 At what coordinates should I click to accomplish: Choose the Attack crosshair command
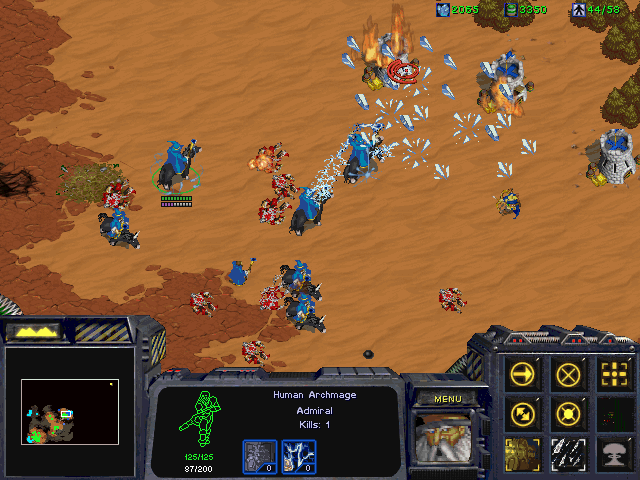click(615, 374)
